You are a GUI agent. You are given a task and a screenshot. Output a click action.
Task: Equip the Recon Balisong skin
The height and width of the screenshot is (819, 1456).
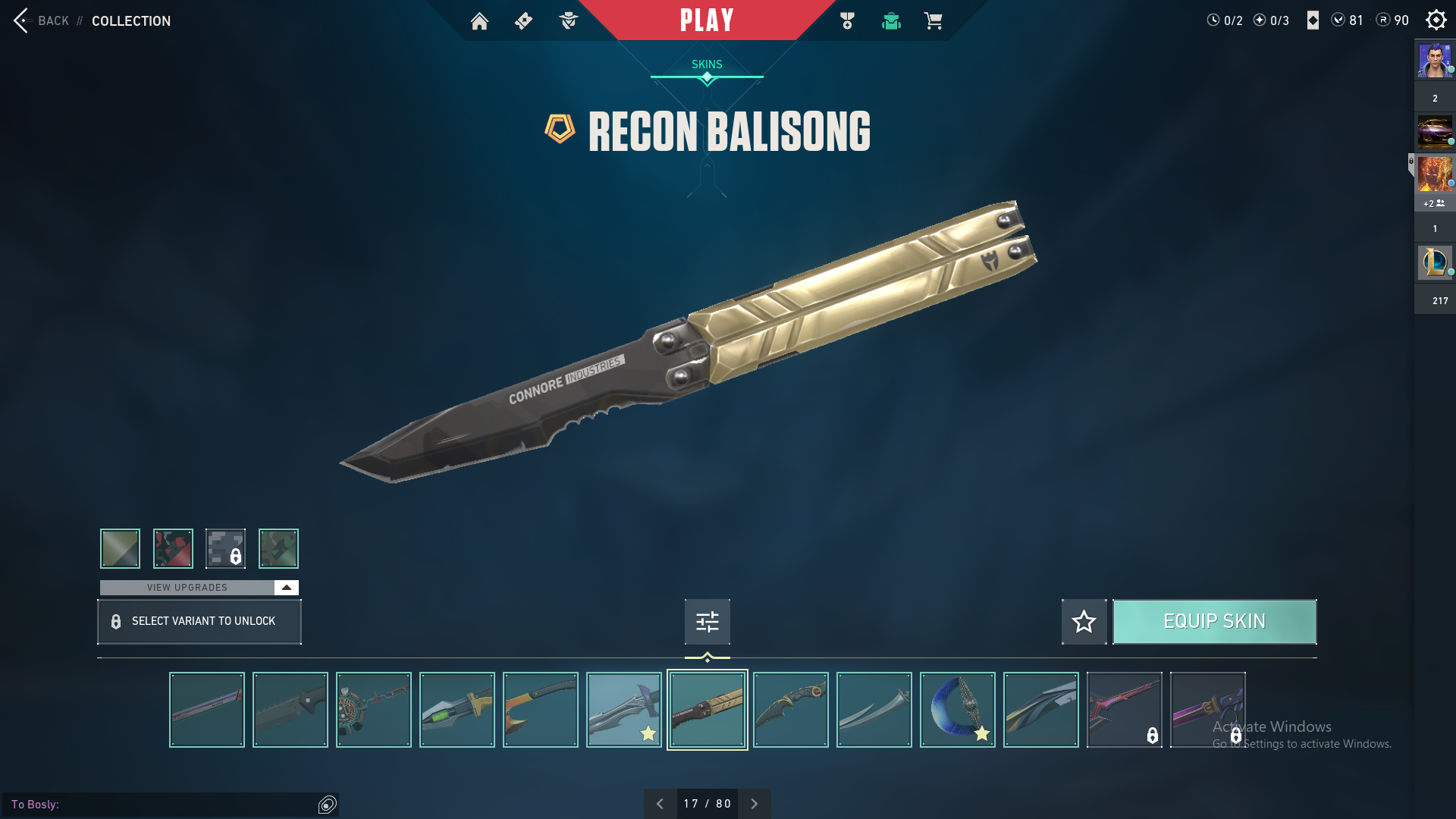click(x=1214, y=622)
